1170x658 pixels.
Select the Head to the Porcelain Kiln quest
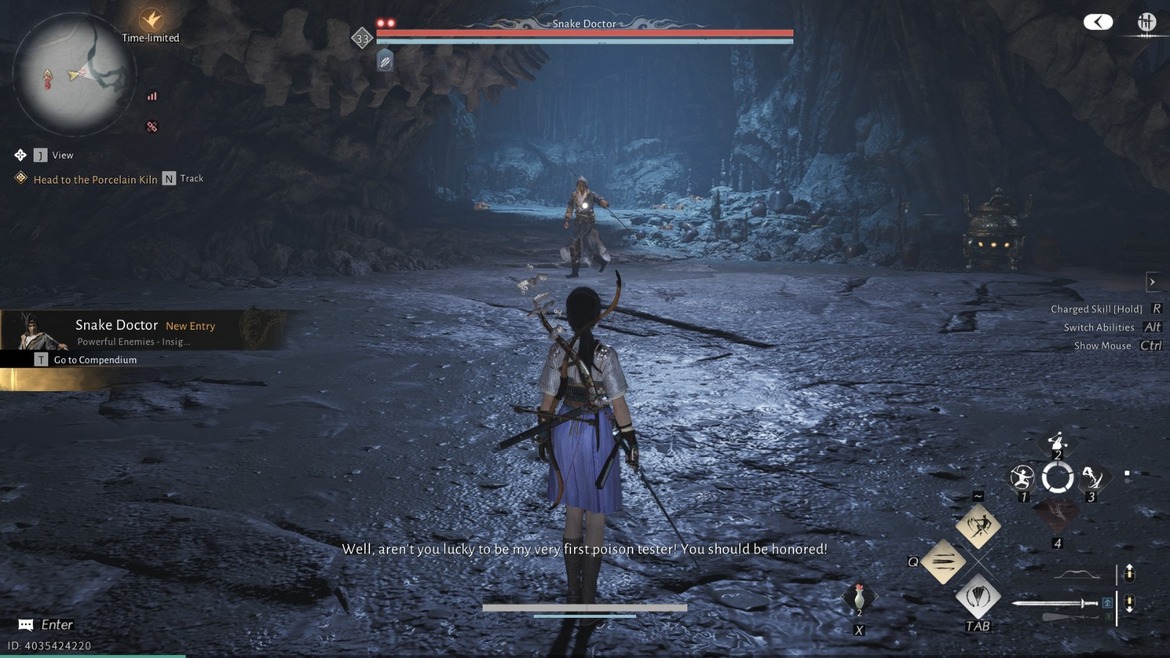(x=95, y=180)
